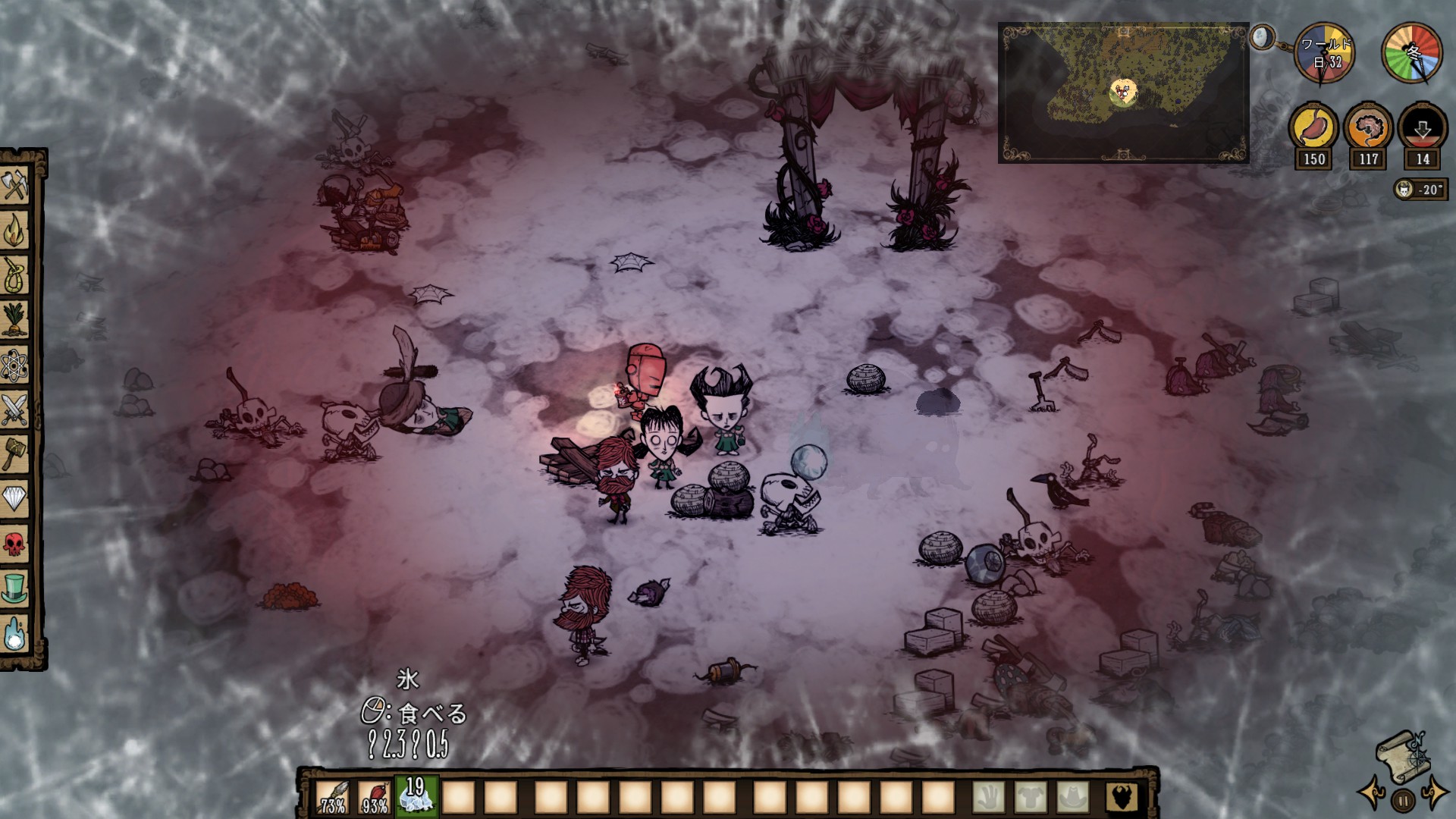The width and height of the screenshot is (1456, 819).
Task: Open the Dress tab with green top hat
Action: click(x=15, y=588)
